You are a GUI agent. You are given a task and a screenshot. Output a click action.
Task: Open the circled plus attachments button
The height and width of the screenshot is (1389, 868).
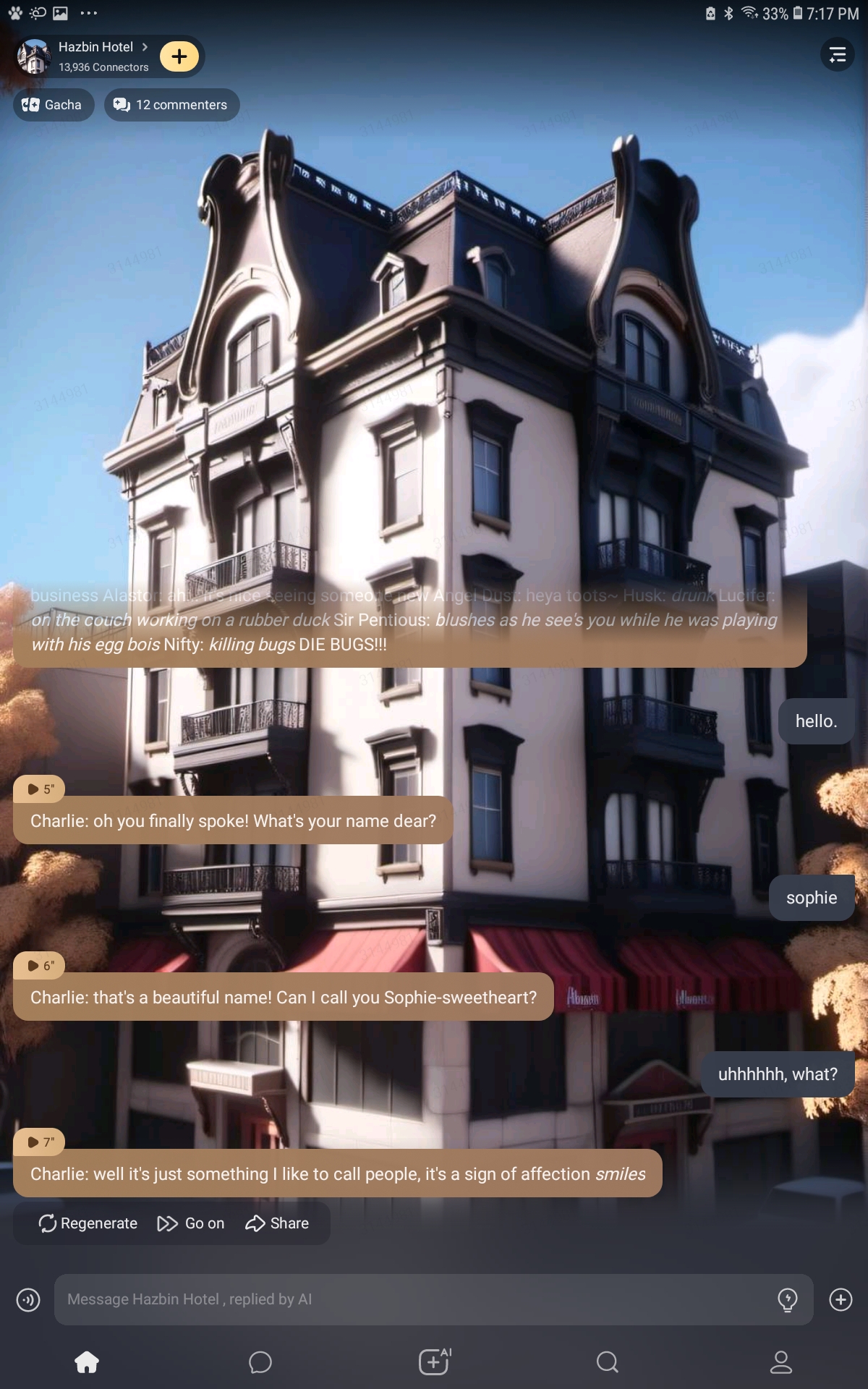tap(841, 1300)
